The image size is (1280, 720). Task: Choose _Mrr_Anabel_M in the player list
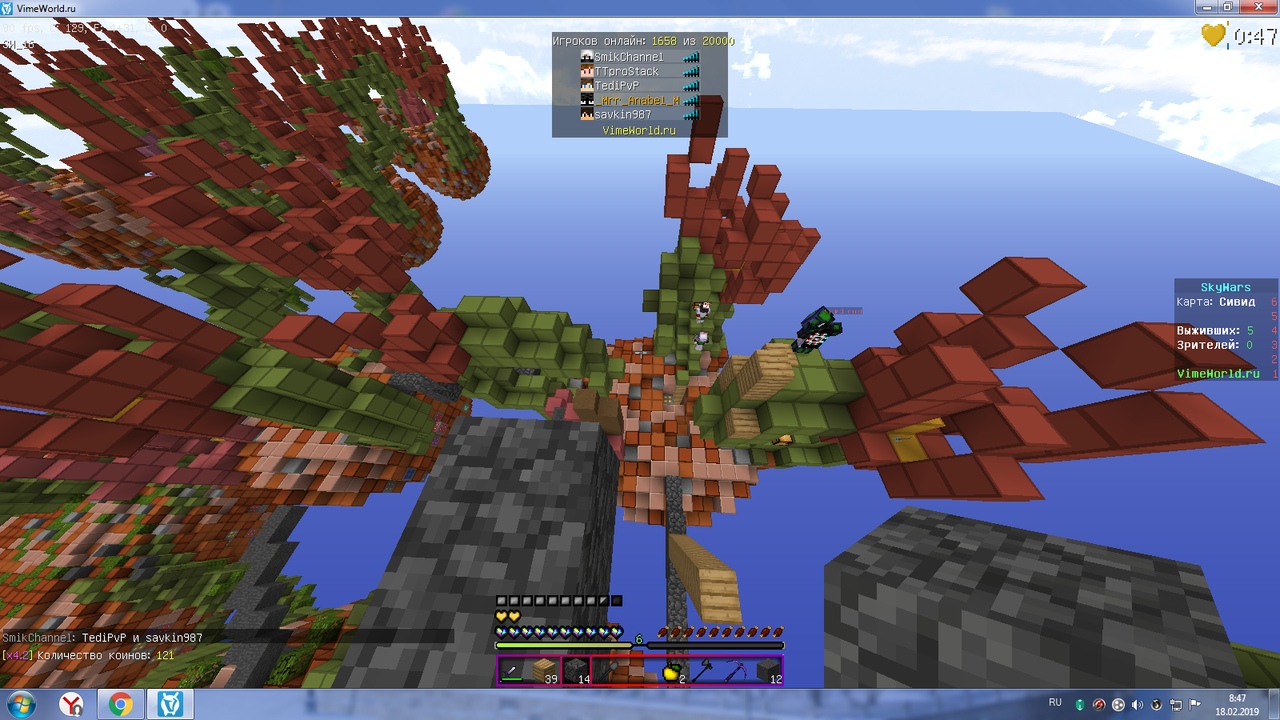pos(638,101)
